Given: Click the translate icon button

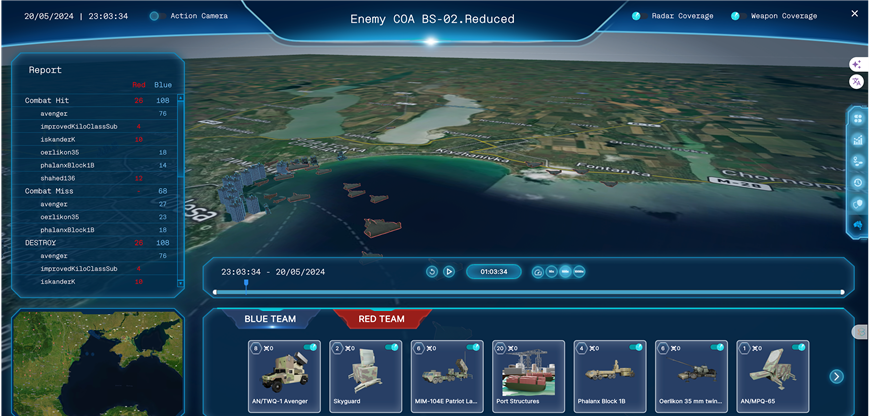Looking at the screenshot, I should coord(856,81).
